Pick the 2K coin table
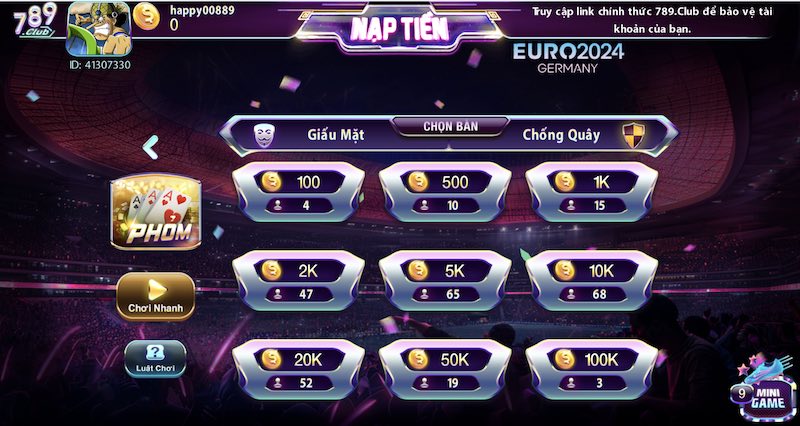The image size is (800, 426). [x=297, y=281]
